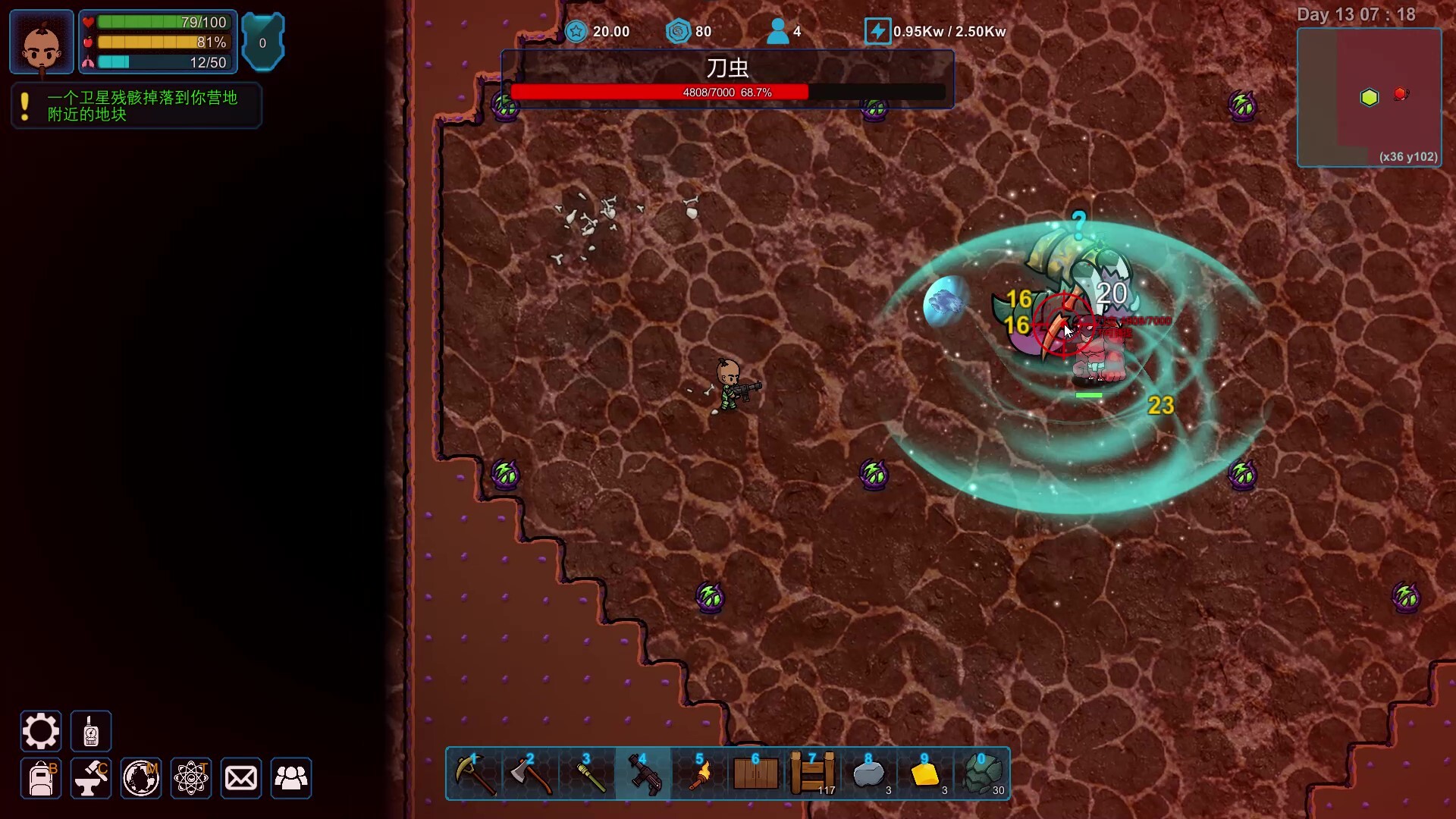1456x819 pixels.
Task: Open the mail envelope panel
Action: click(x=241, y=779)
